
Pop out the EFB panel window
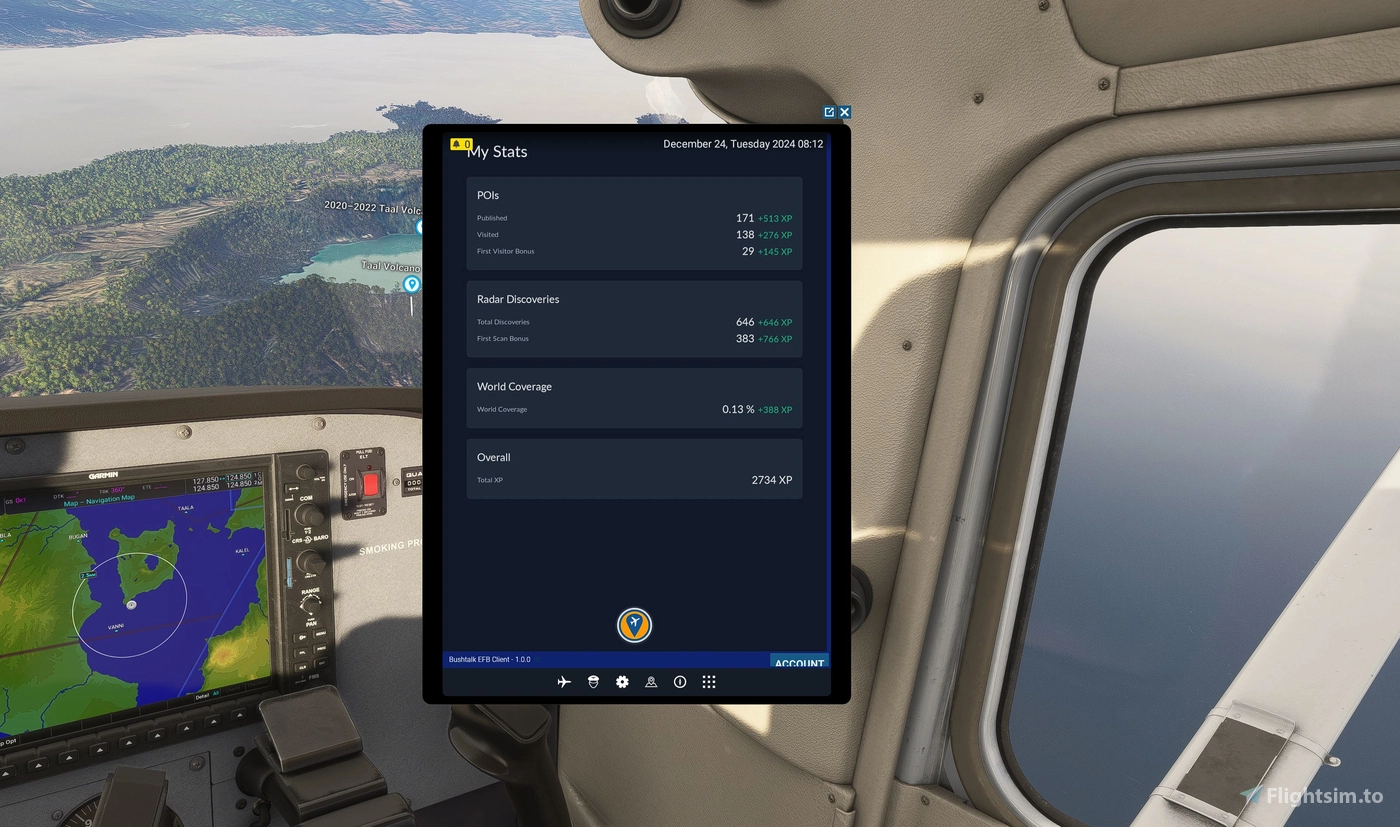829,112
